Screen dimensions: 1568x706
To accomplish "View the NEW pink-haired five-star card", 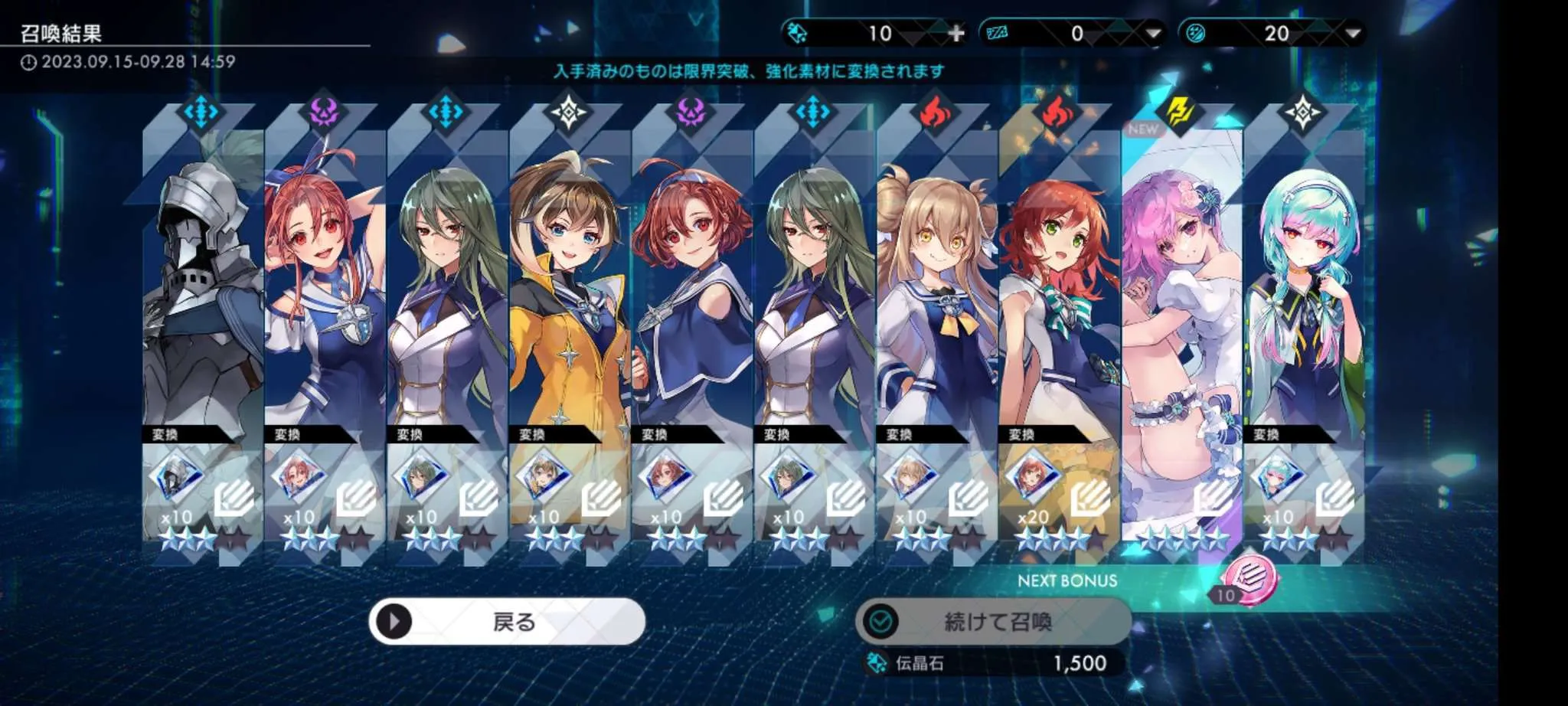I will 1181,306.
